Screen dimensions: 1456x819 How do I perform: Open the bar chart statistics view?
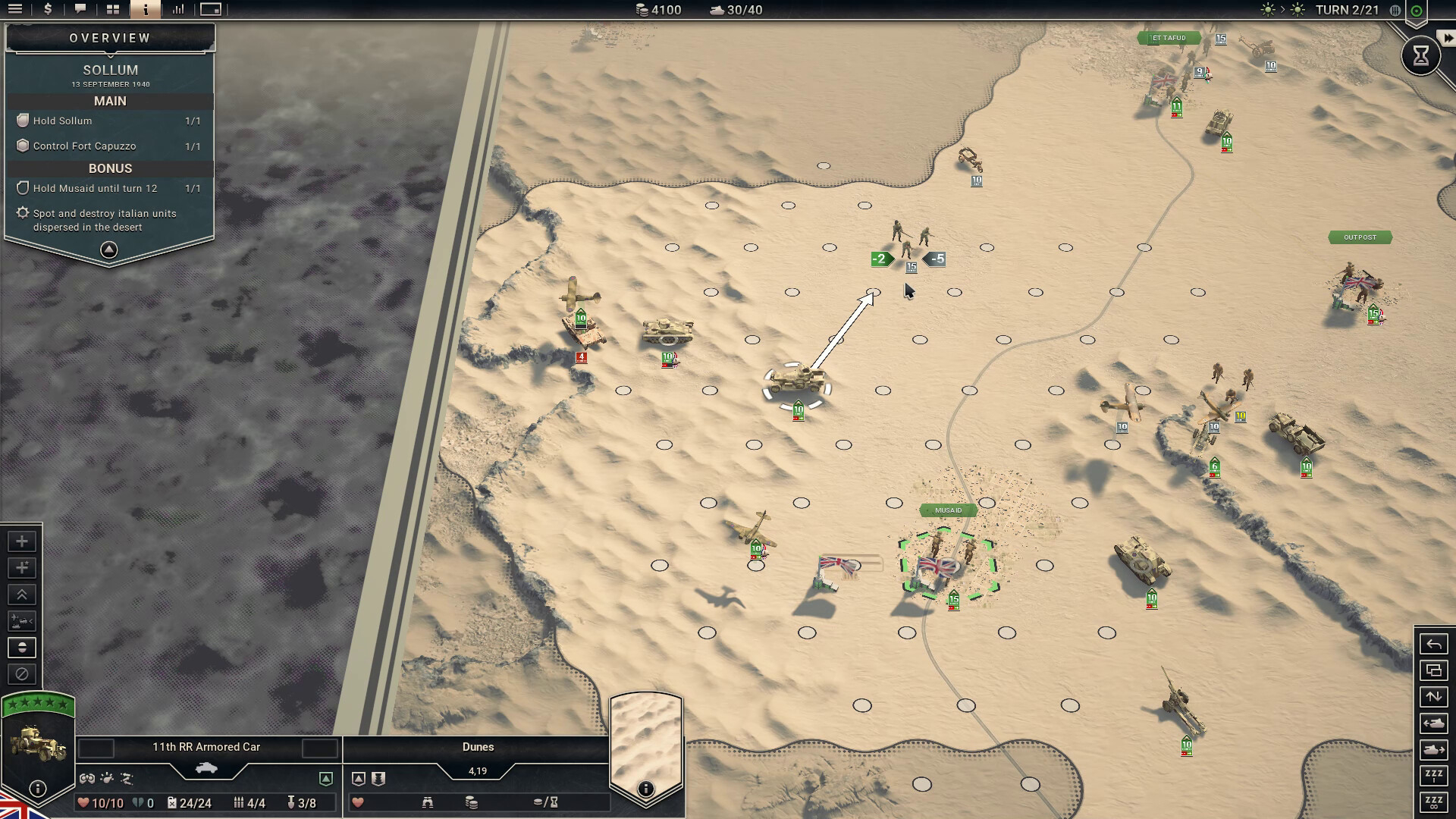[178, 10]
